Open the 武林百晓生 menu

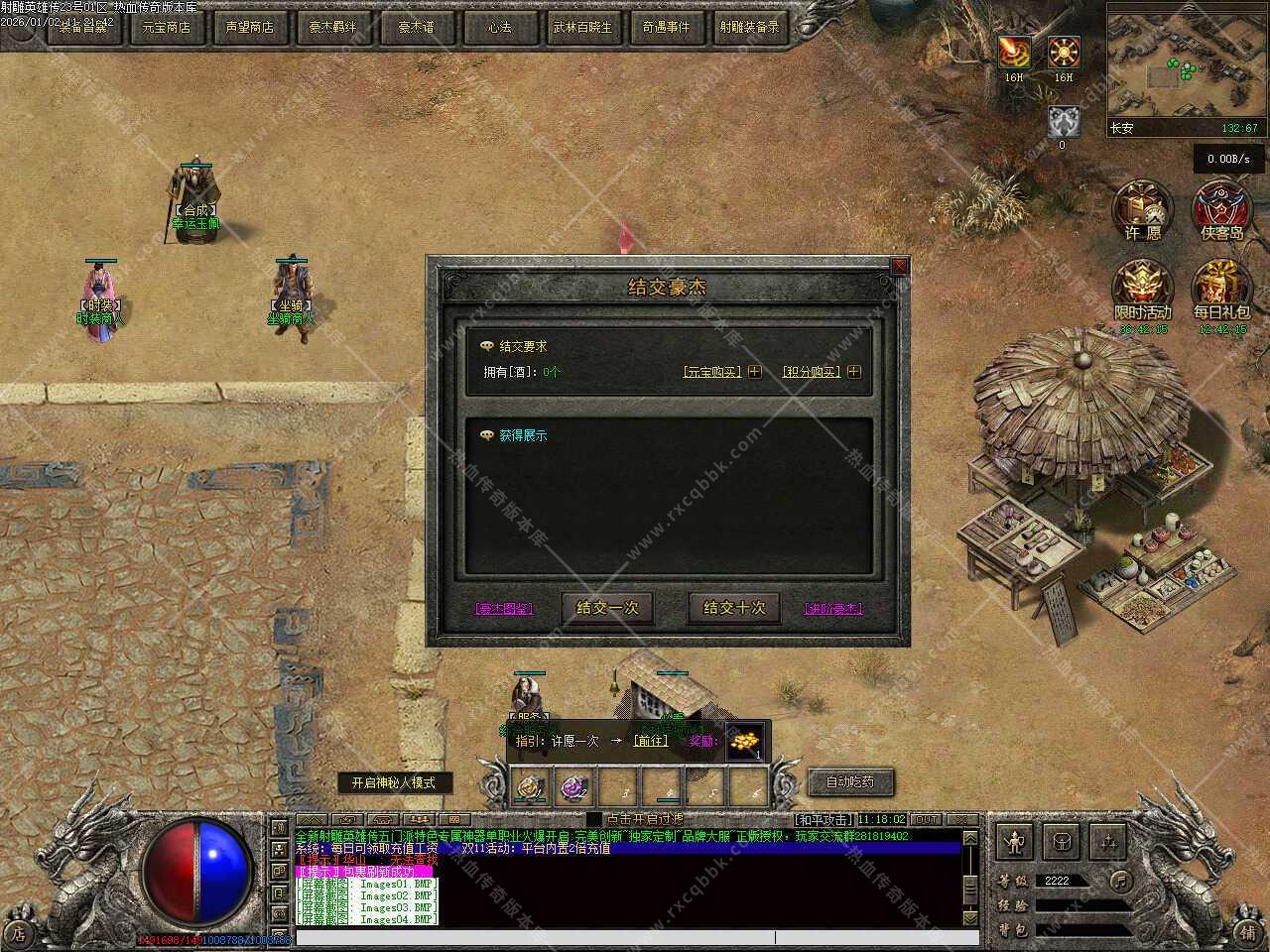tap(582, 27)
